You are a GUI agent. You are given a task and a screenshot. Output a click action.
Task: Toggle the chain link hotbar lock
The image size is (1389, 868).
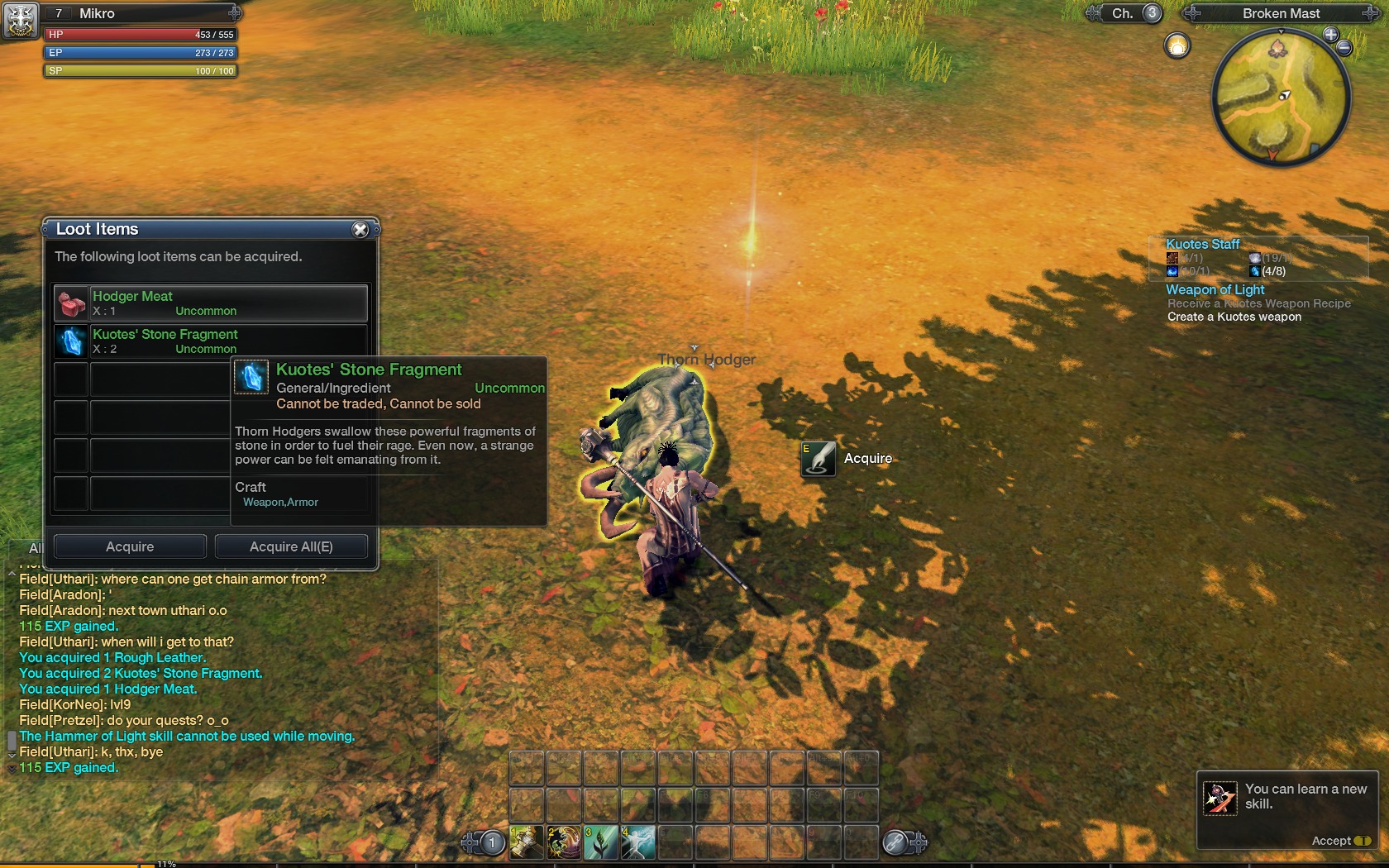point(895,842)
